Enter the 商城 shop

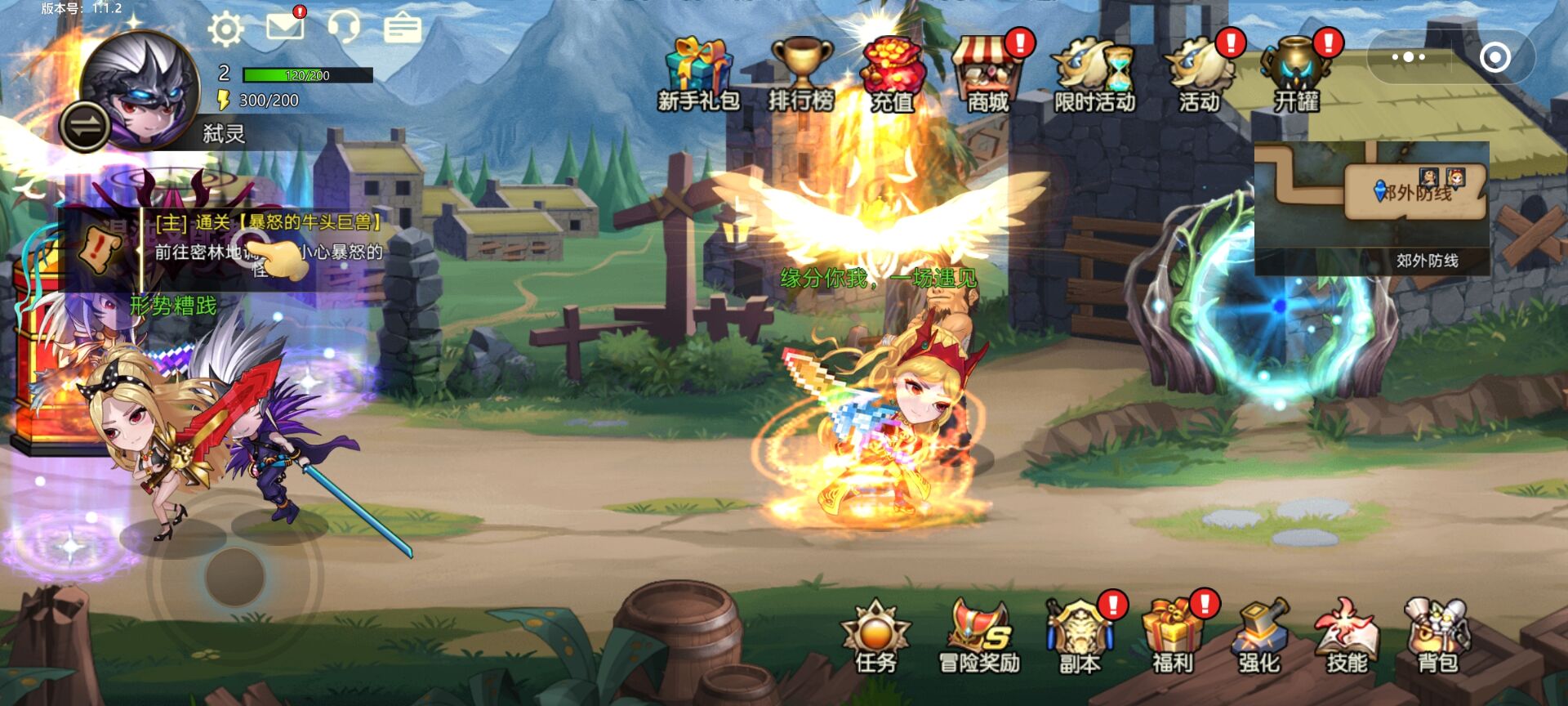pos(988,75)
